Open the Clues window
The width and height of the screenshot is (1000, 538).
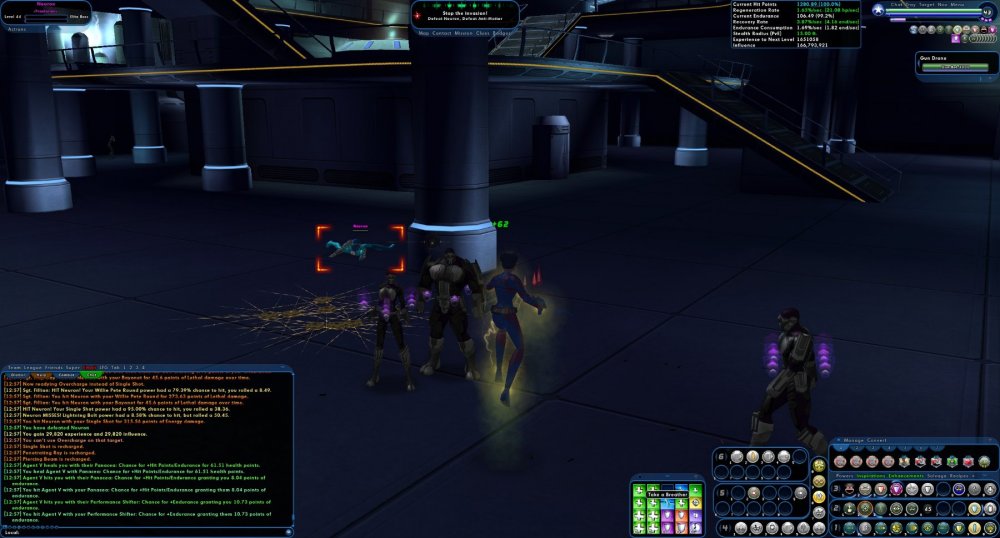(x=482, y=32)
